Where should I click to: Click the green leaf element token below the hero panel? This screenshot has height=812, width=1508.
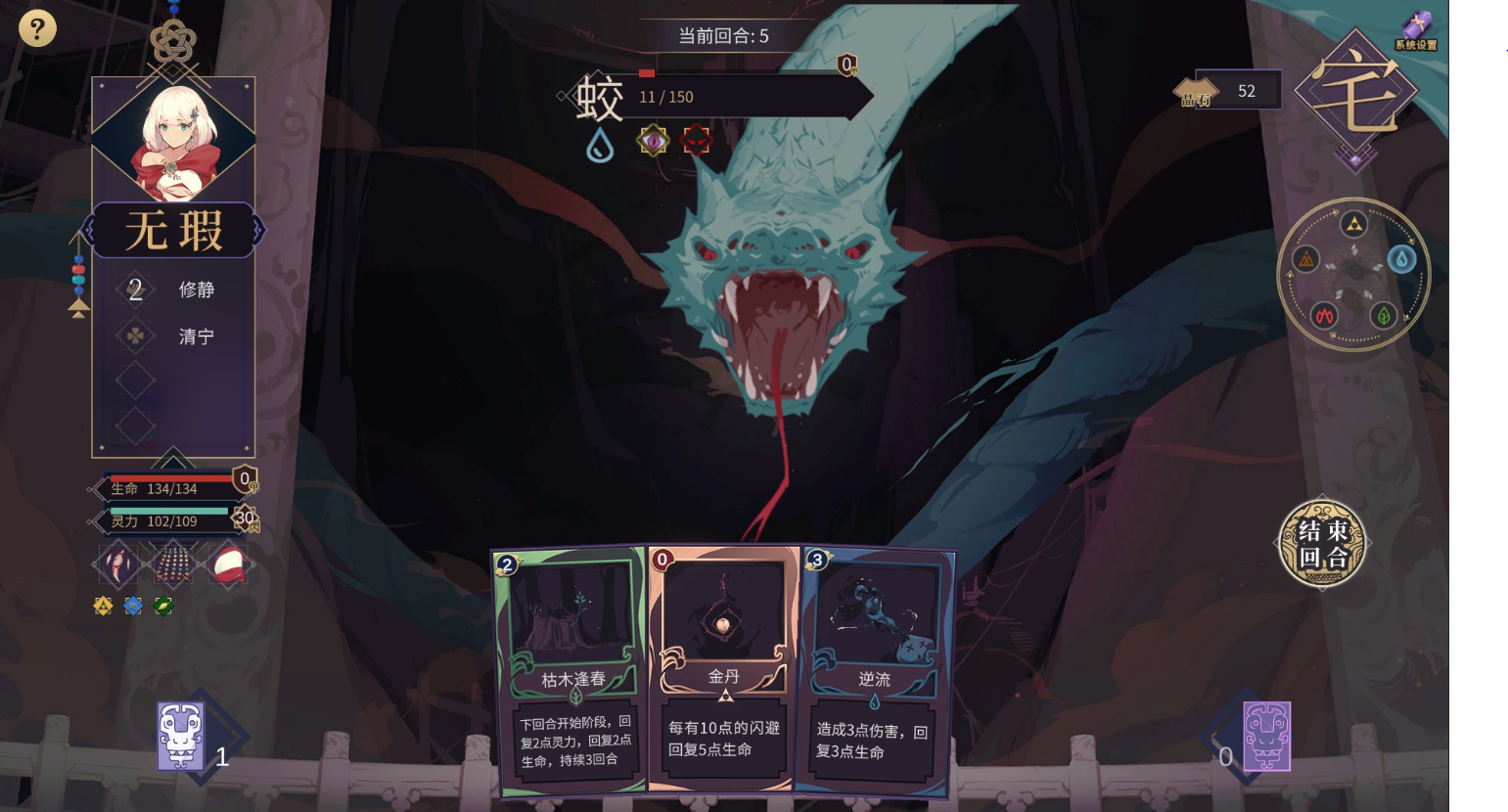(x=163, y=605)
